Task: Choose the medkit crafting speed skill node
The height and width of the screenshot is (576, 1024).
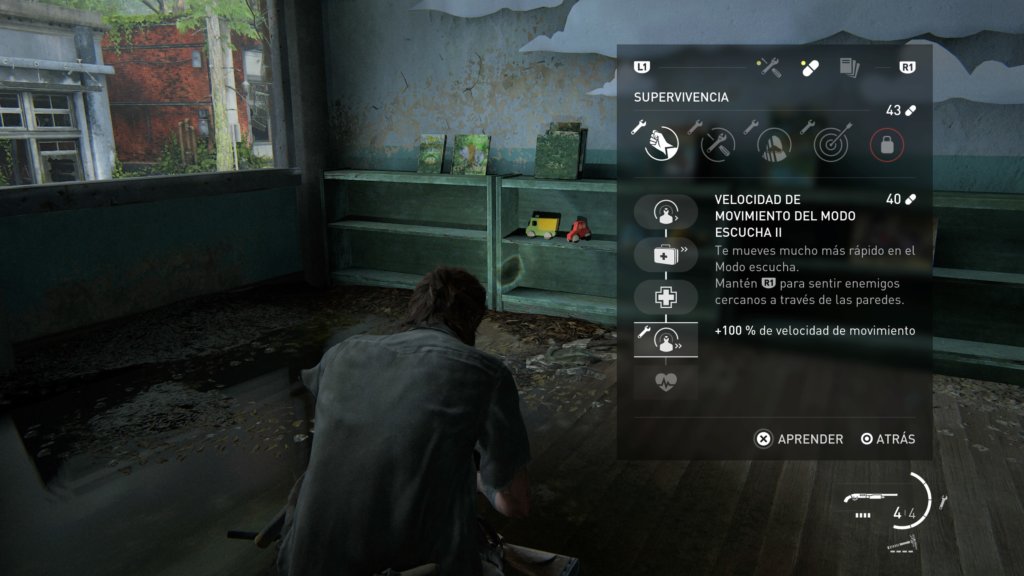Action: (x=662, y=255)
